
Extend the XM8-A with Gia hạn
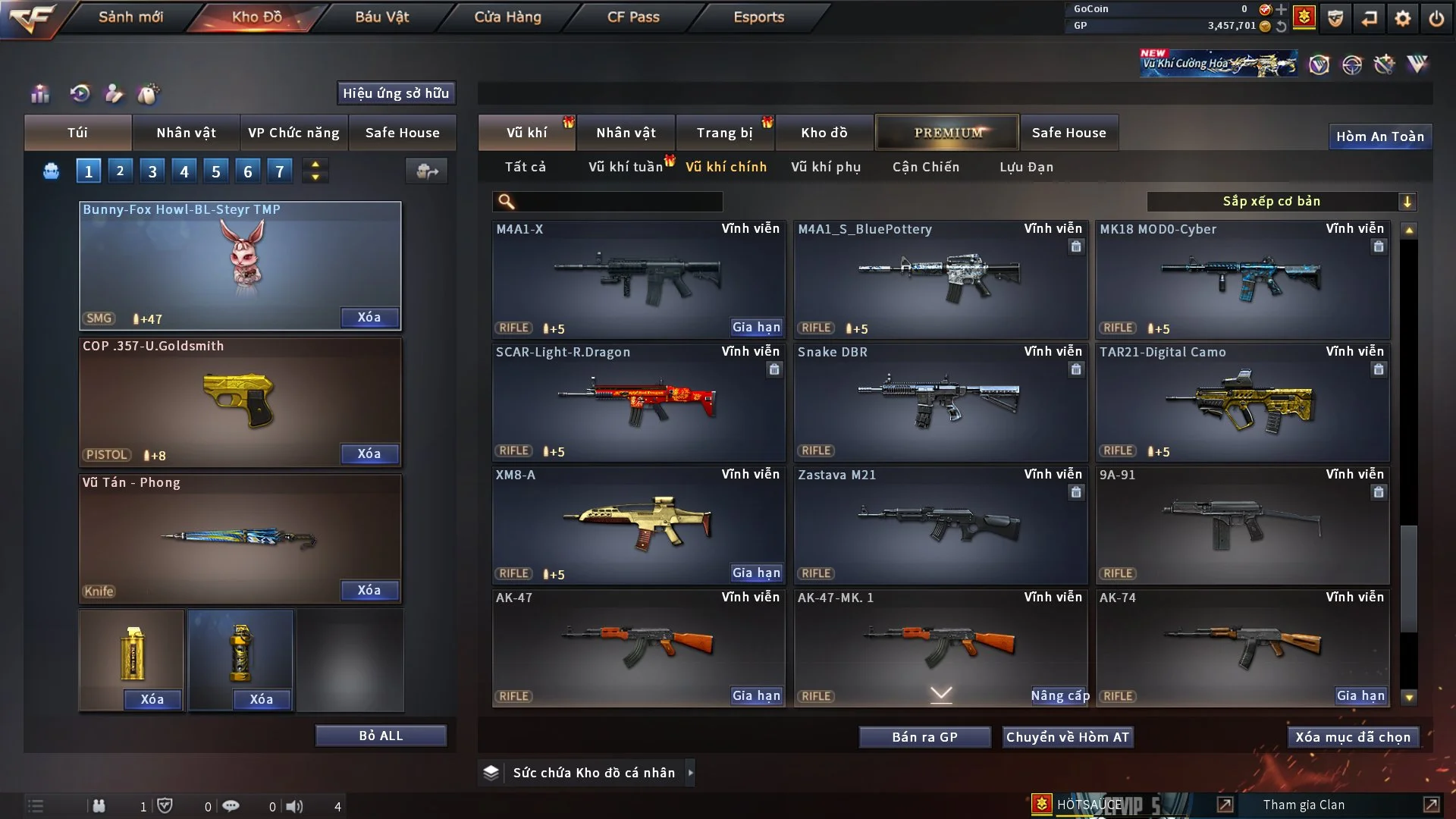pos(755,573)
